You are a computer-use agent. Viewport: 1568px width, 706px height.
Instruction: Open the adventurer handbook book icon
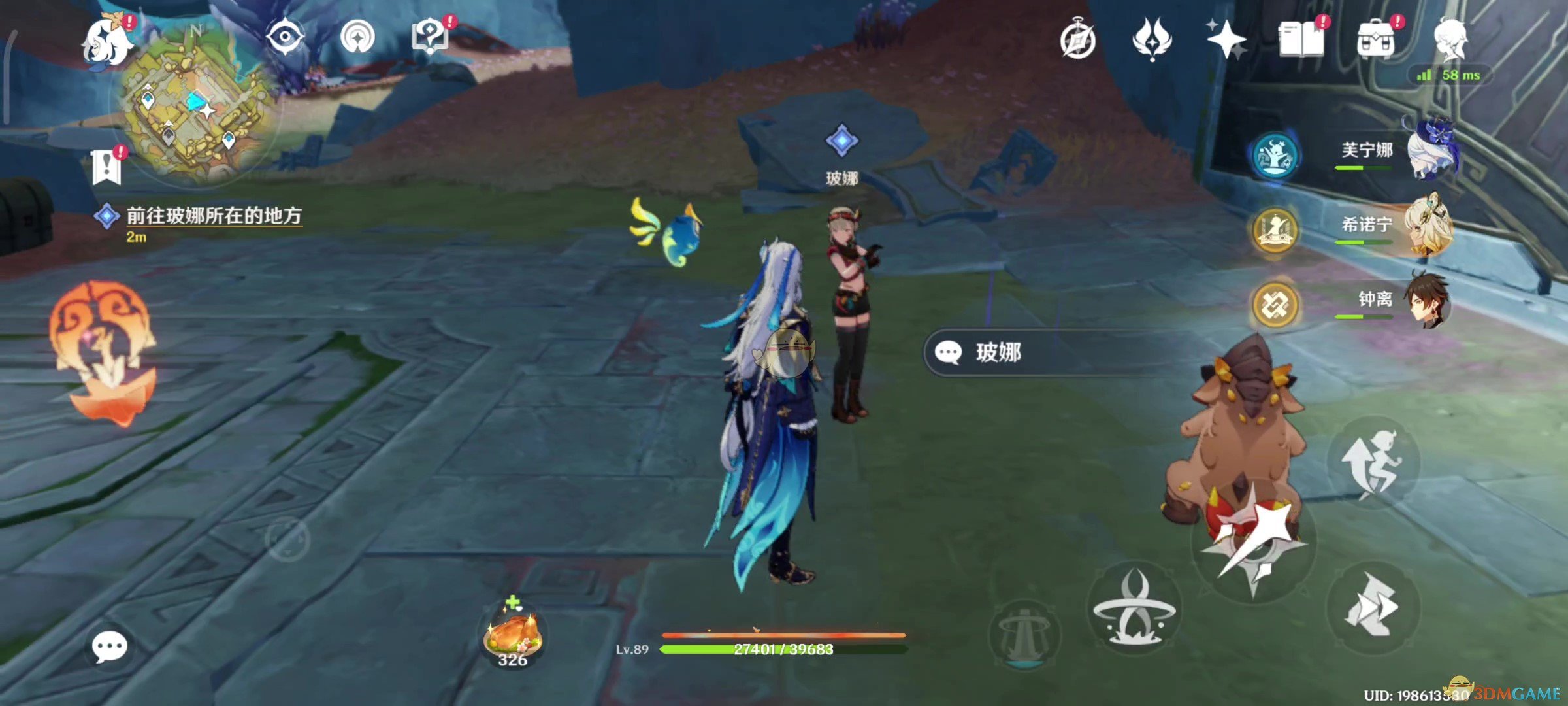(1301, 39)
